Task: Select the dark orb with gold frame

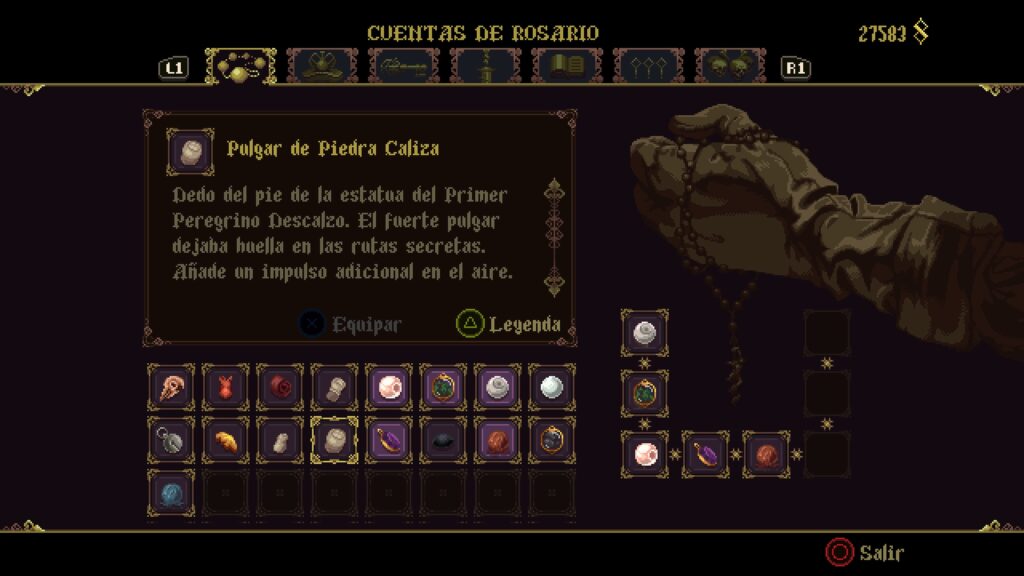Action: coord(551,440)
